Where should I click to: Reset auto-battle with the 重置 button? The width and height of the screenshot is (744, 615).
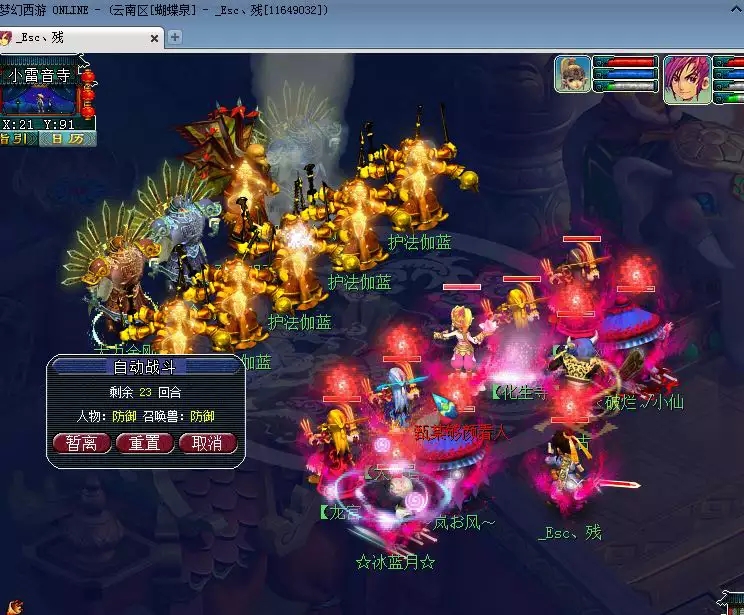coord(144,443)
